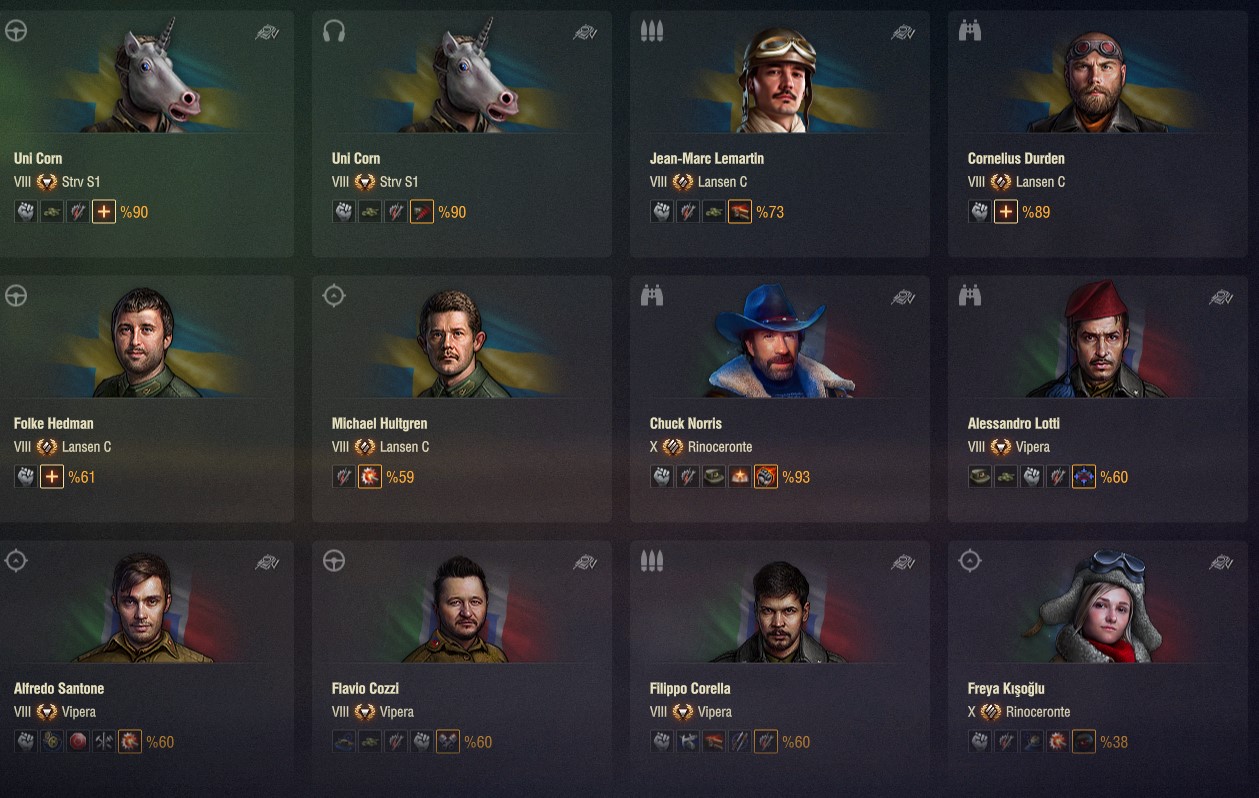
Task: Select the Chuck Norris crew card
Action: click(x=779, y=399)
